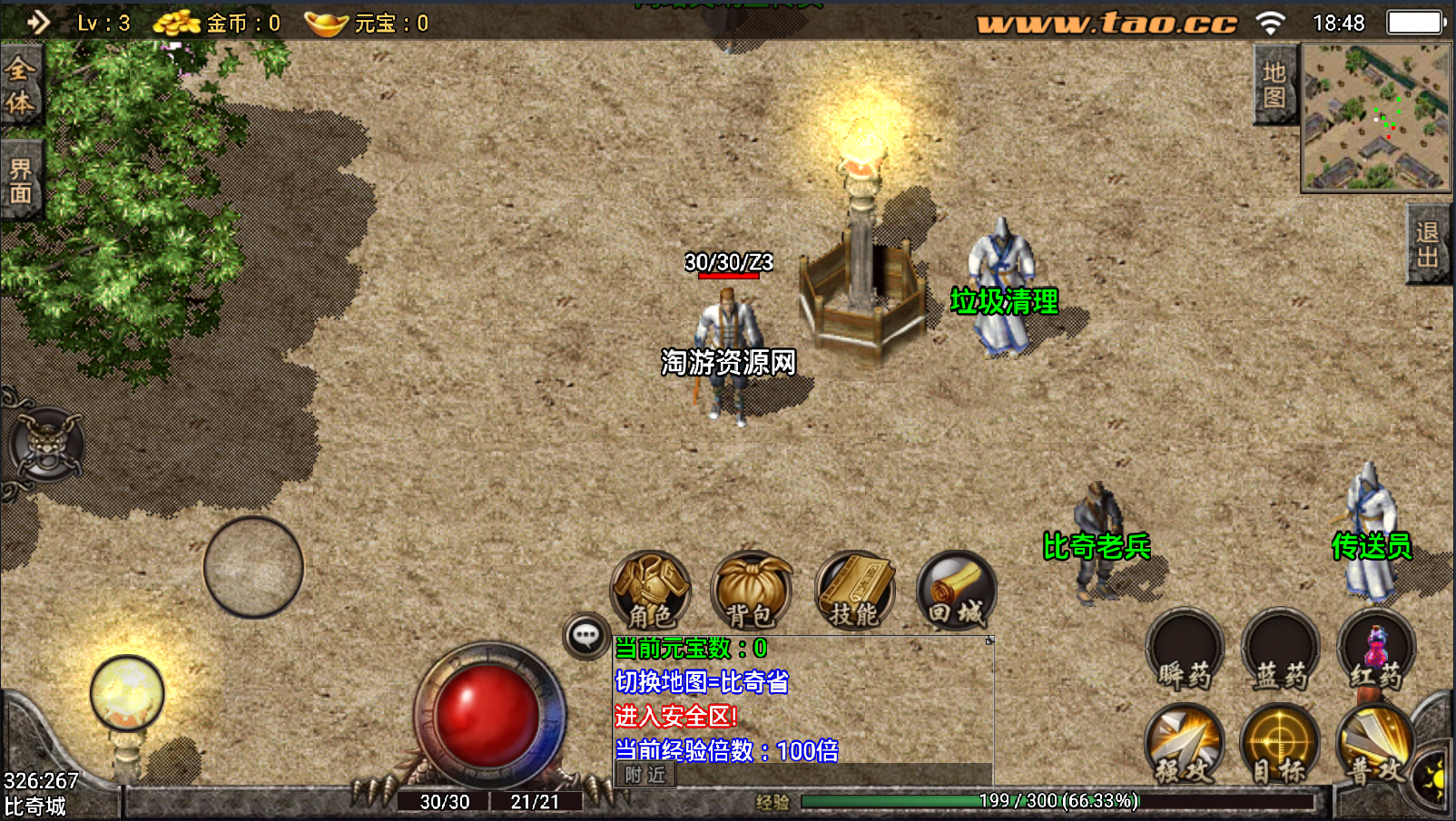This screenshot has width=1456, height=821.
Task: Open the 地图 map button
Action: [x=1274, y=85]
